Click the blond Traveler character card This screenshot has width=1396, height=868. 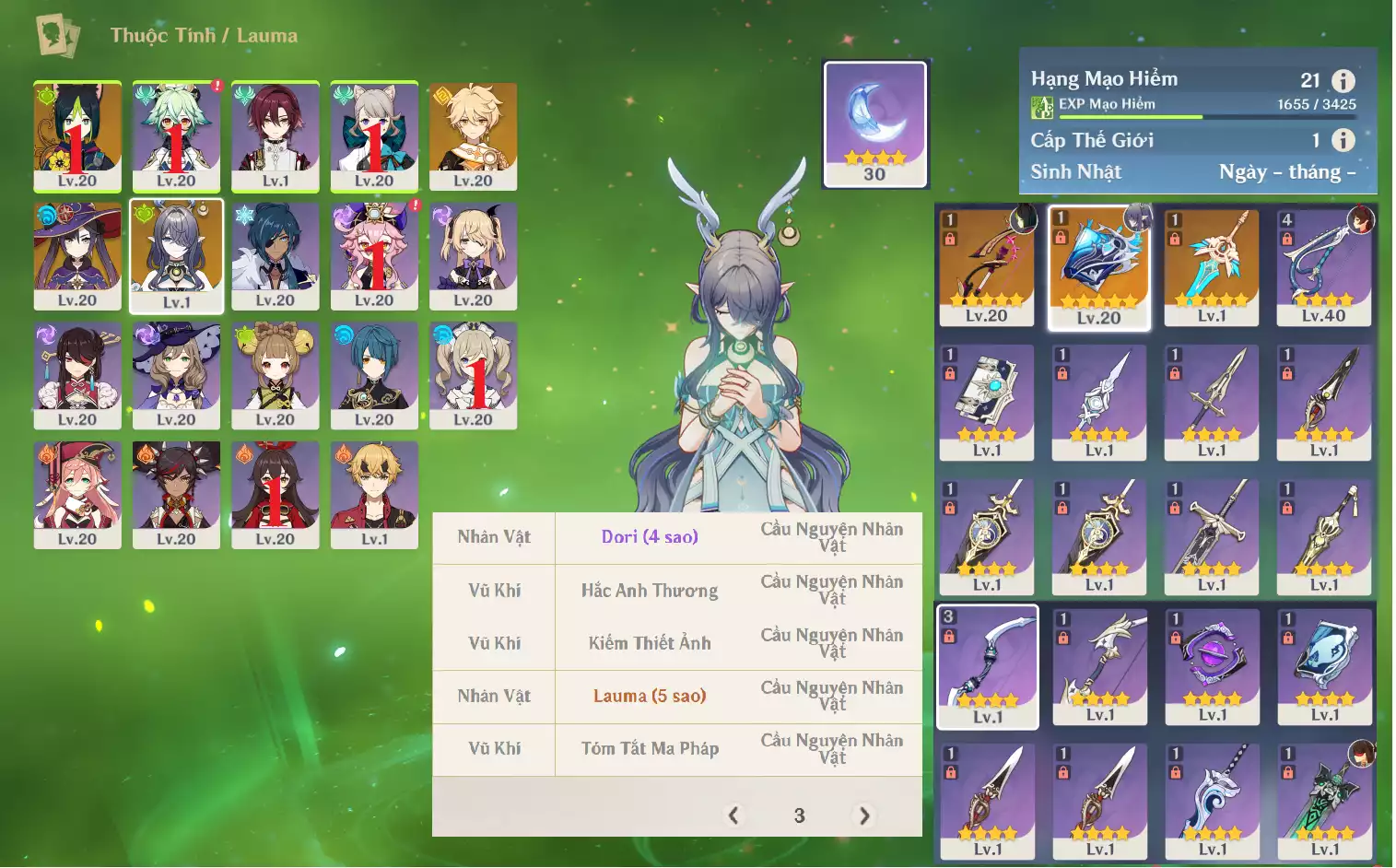pos(473,135)
